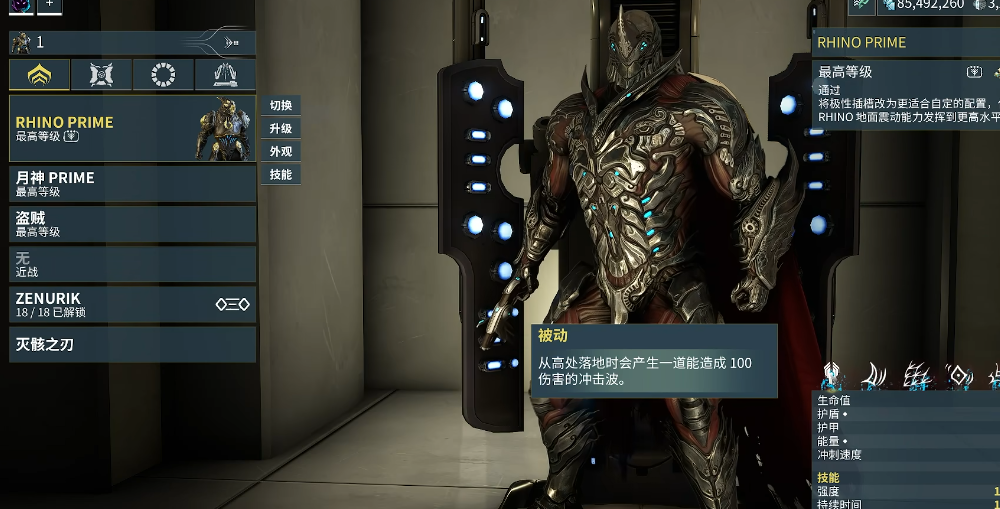Click the 切换 (Switch) button
Image resolution: width=1000 pixels, height=509 pixels.
(281, 106)
